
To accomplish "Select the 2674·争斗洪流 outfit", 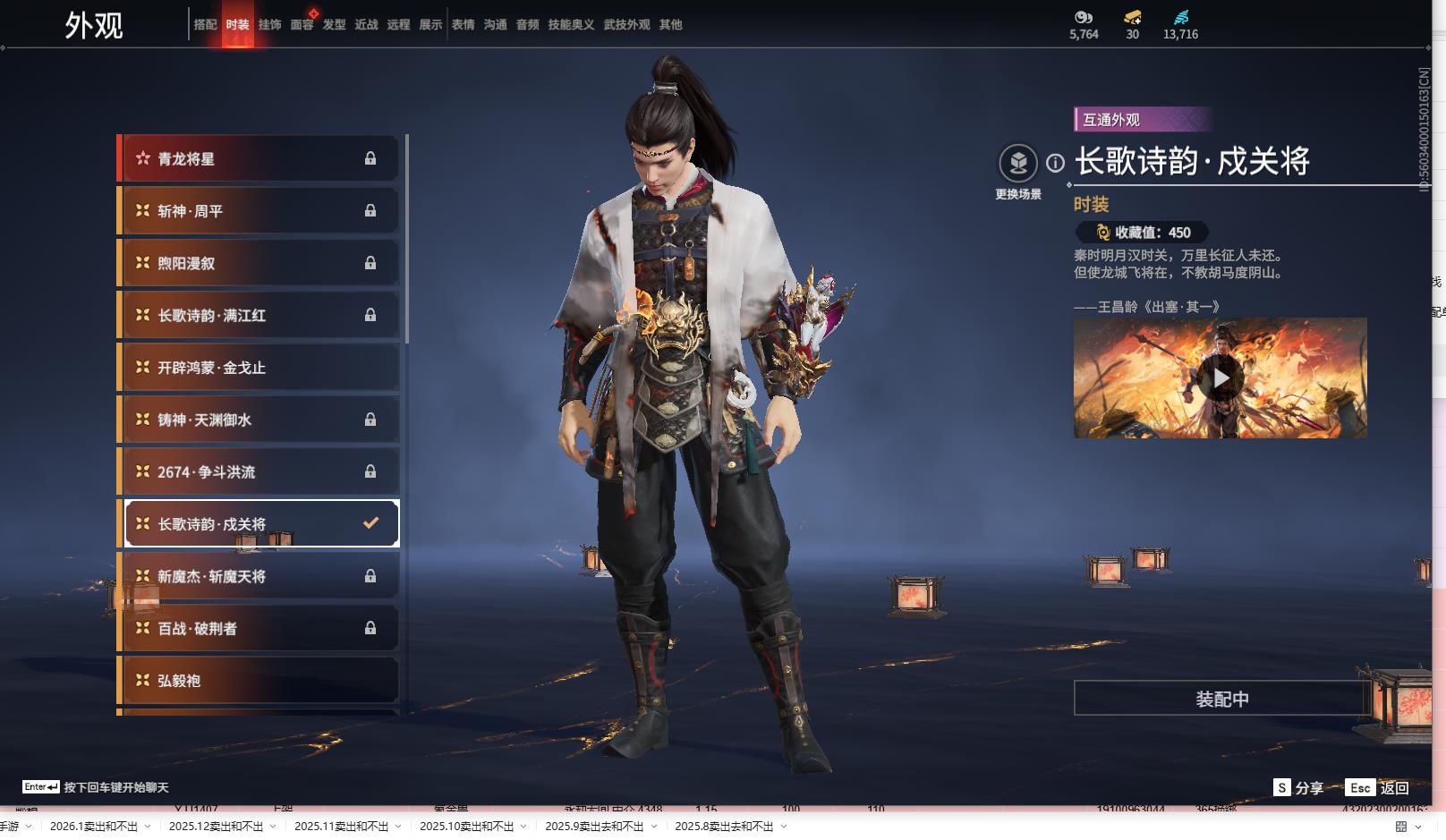I will coord(259,472).
